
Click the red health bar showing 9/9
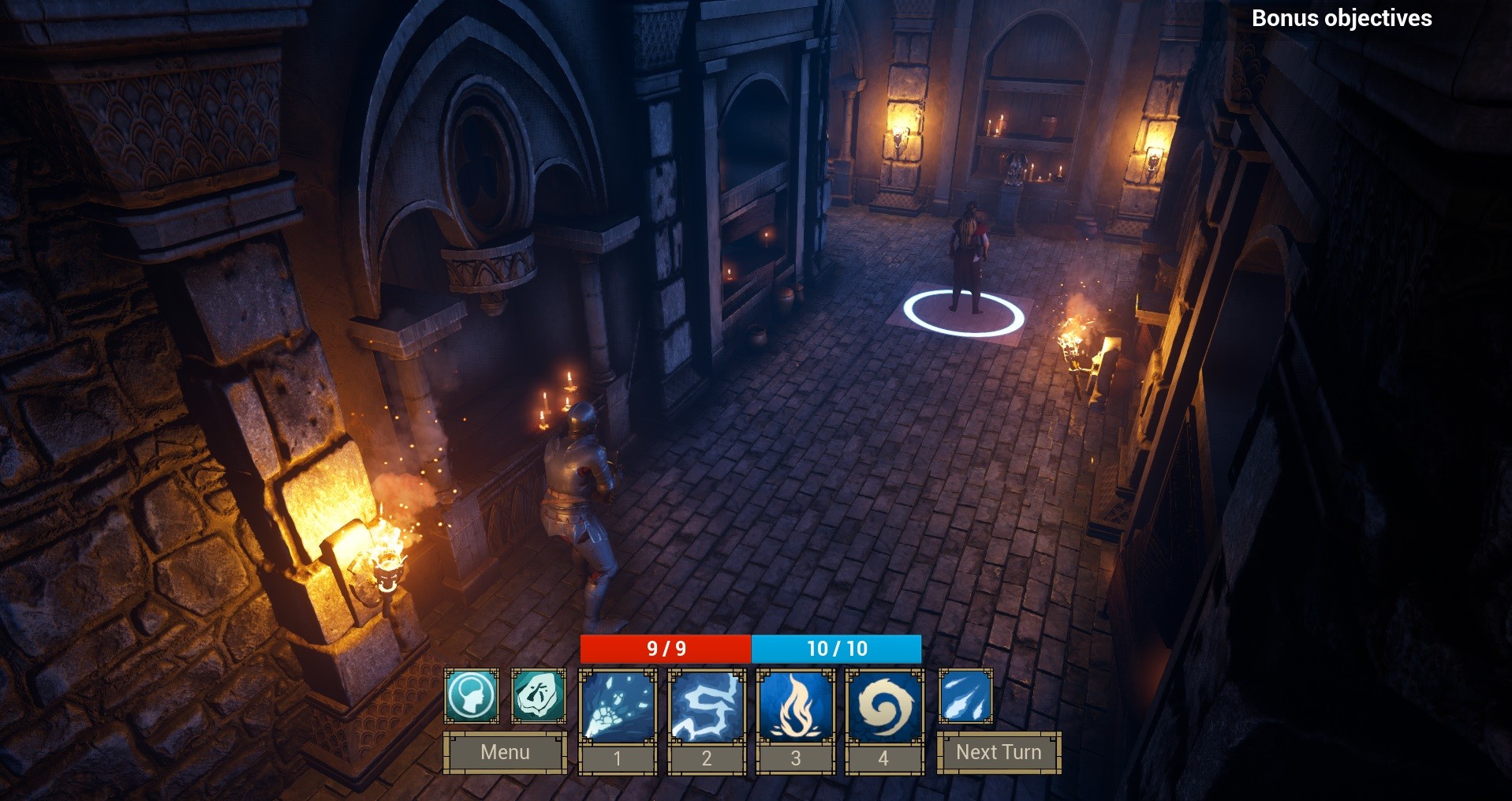click(665, 649)
